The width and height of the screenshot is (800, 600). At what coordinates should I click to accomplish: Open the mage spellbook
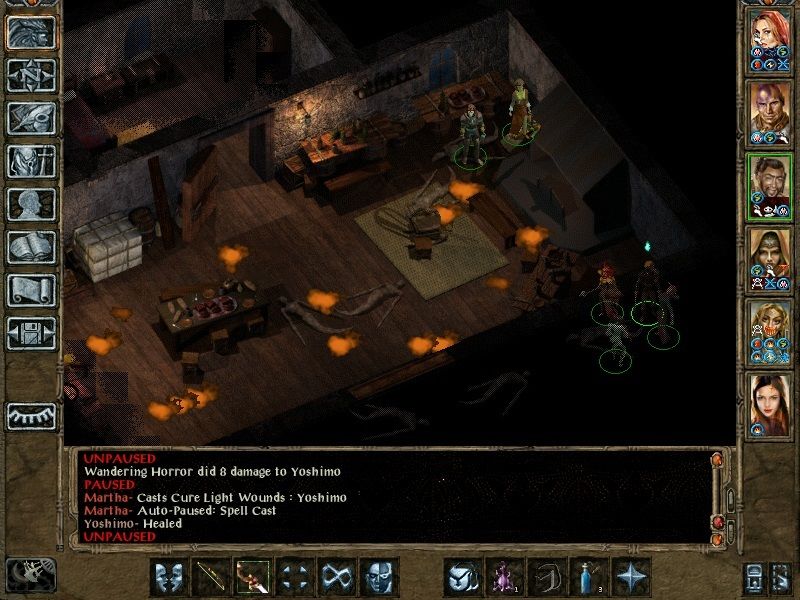coord(31,247)
